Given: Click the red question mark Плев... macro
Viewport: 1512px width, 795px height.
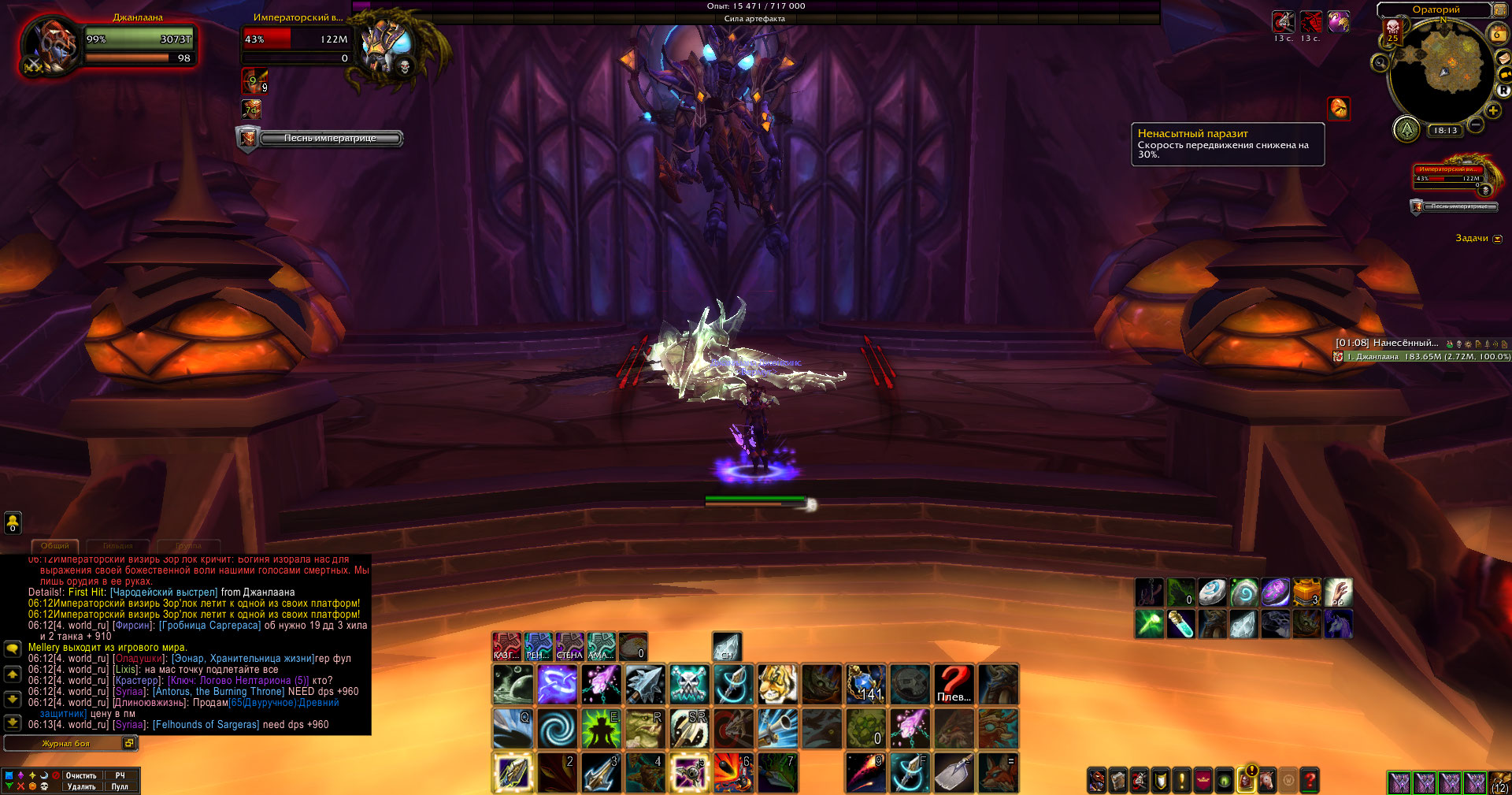Looking at the screenshot, I should pyautogui.click(x=954, y=684).
